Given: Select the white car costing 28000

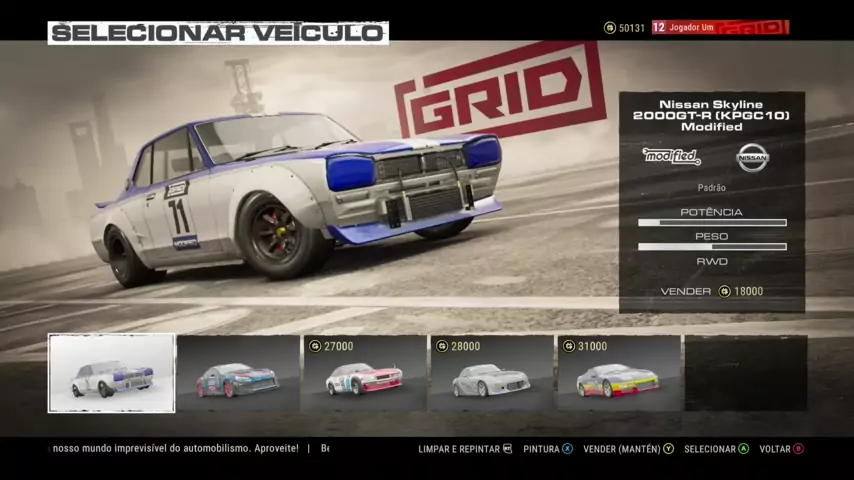Looking at the screenshot, I should [491, 374].
